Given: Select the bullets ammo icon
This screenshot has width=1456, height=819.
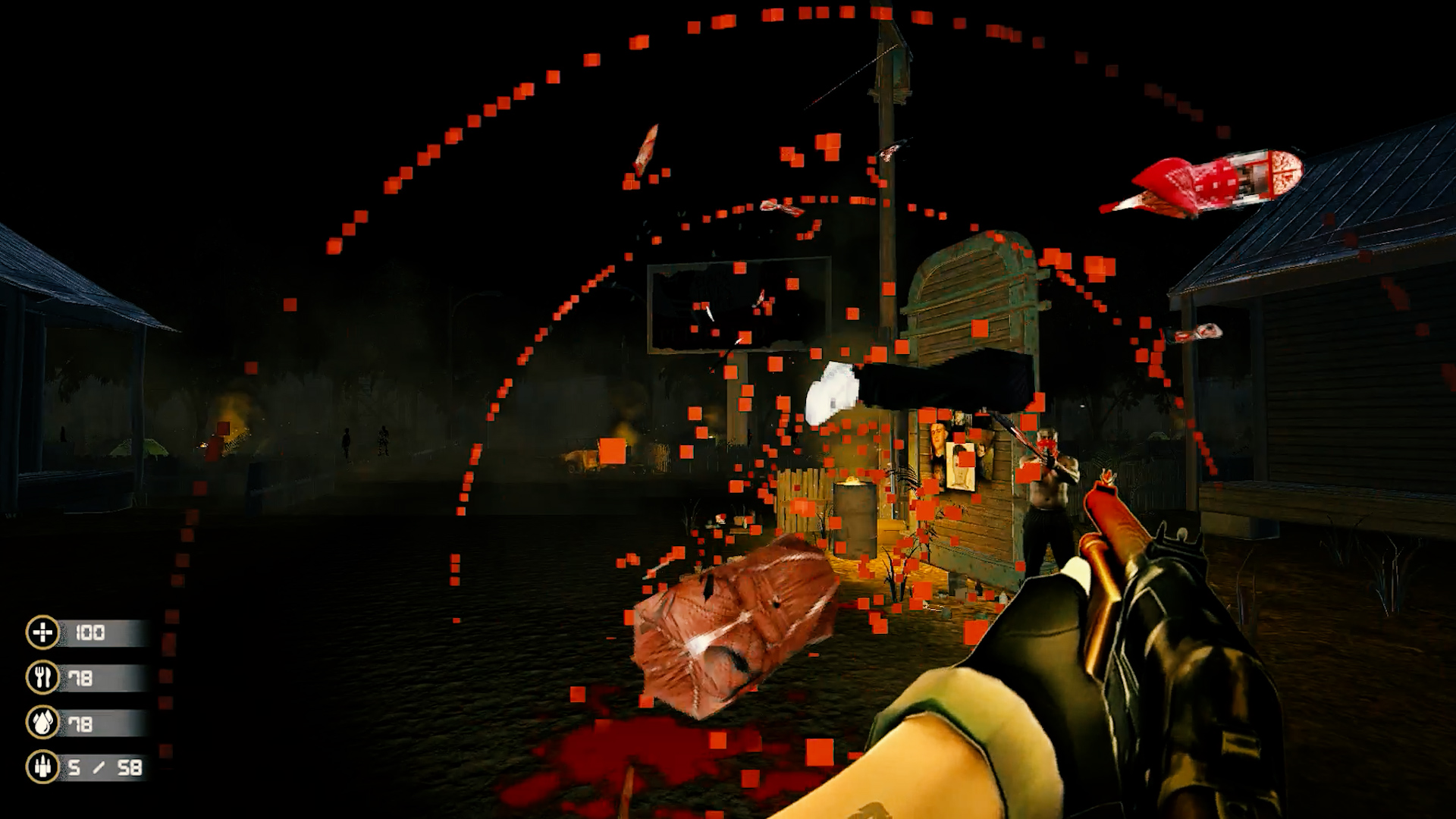Looking at the screenshot, I should point(42,767).
